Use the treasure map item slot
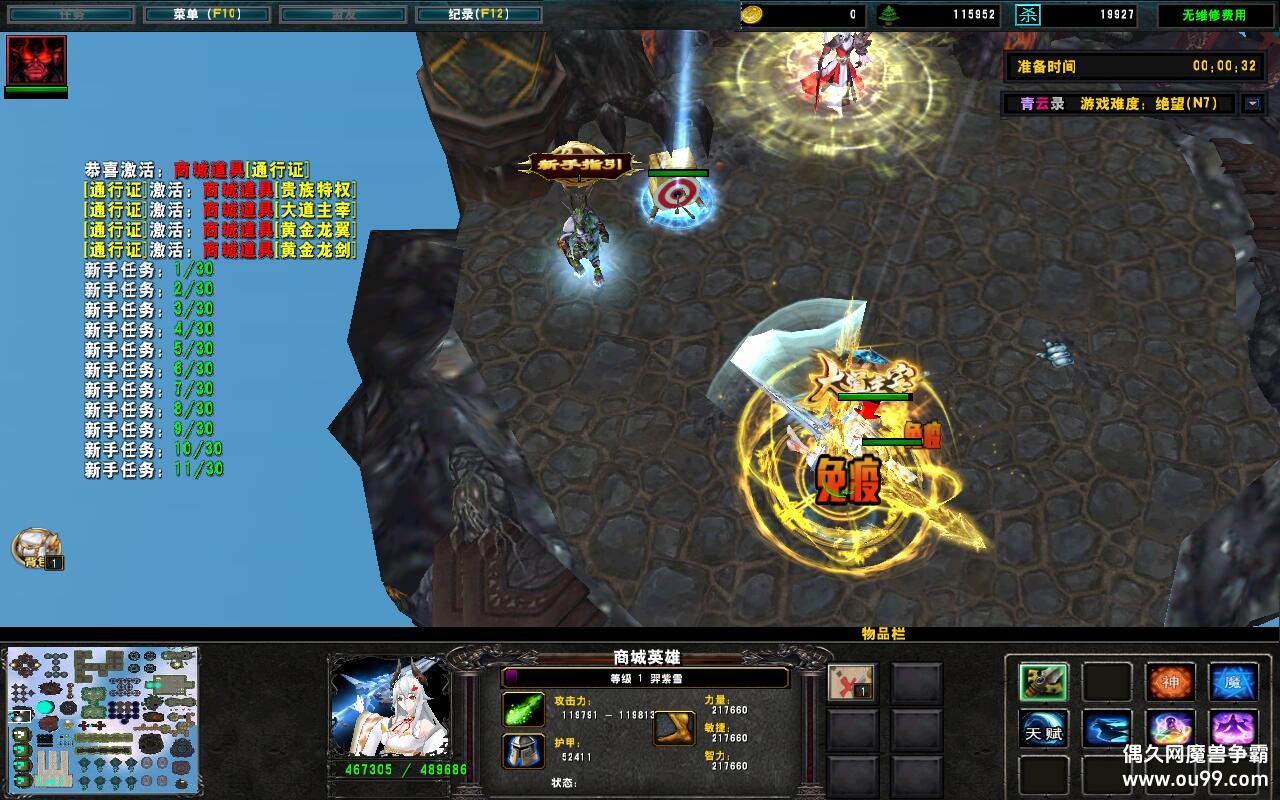The image size is (1280, 800). (x=852, y=682)
